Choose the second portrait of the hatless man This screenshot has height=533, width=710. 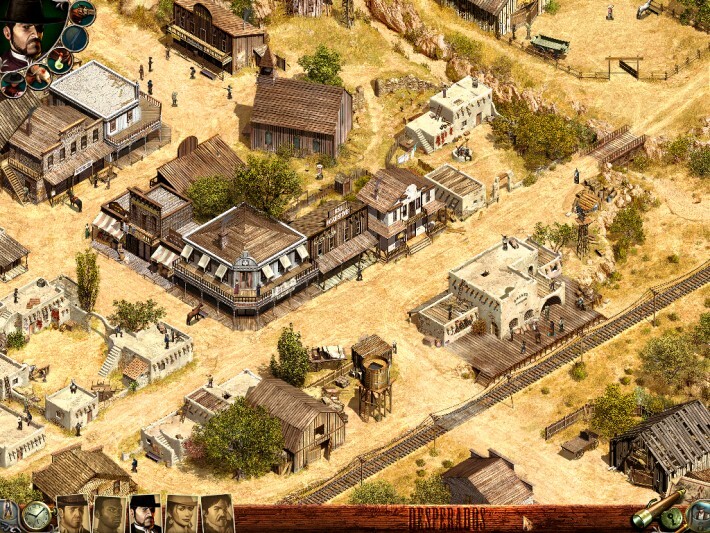tap(109, 514)
